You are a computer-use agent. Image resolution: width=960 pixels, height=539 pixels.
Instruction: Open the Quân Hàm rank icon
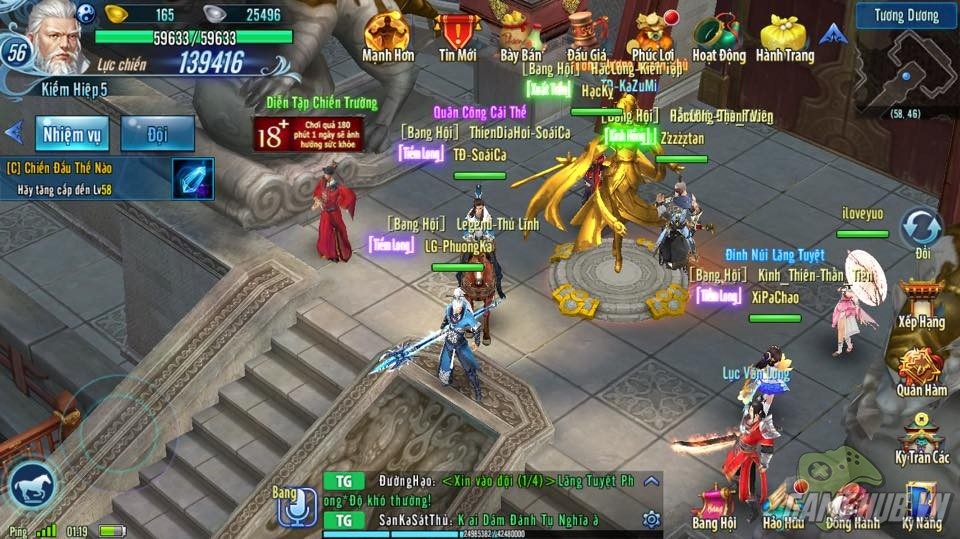point(921,371)
